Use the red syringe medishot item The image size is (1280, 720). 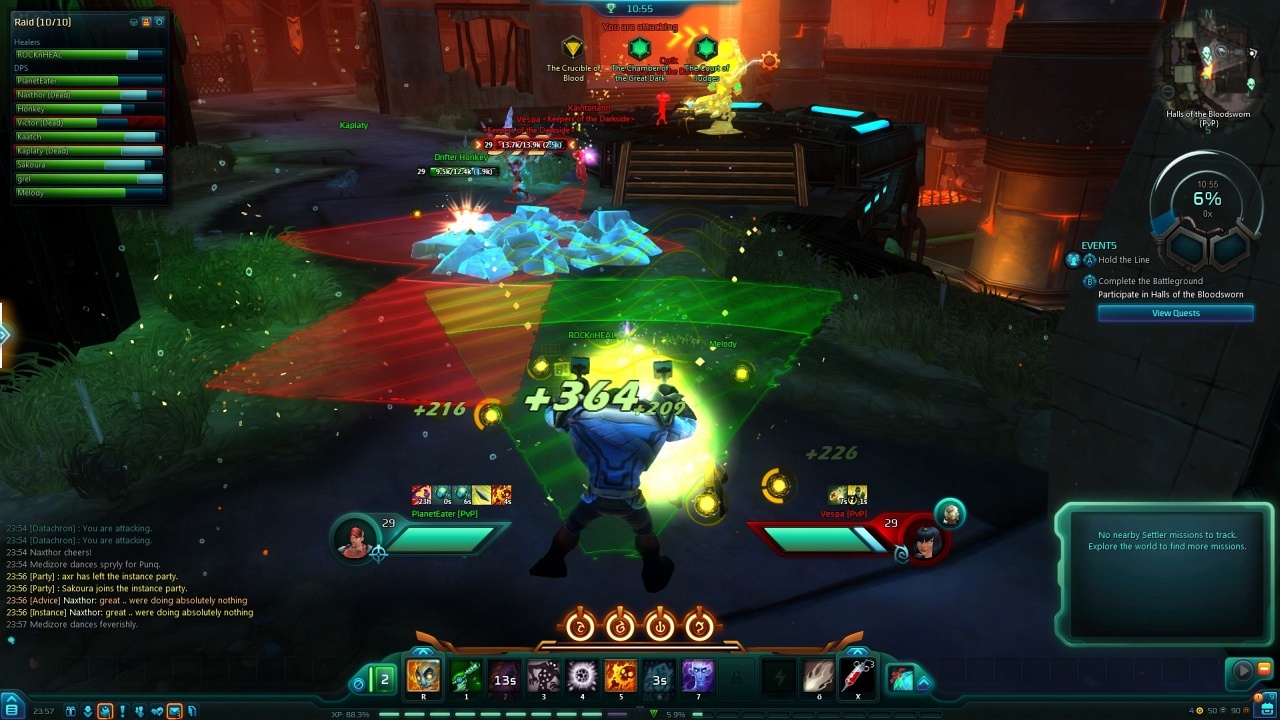point(858,677)
